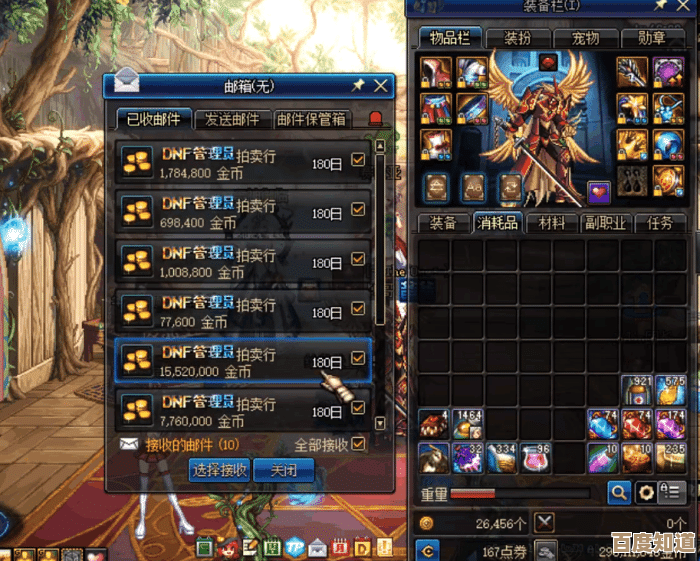The width and height of the screenshot is (700, 561).
Task: Uncheck the 698,400 gold mail checkbox
Action: click(x=358, y=211)
